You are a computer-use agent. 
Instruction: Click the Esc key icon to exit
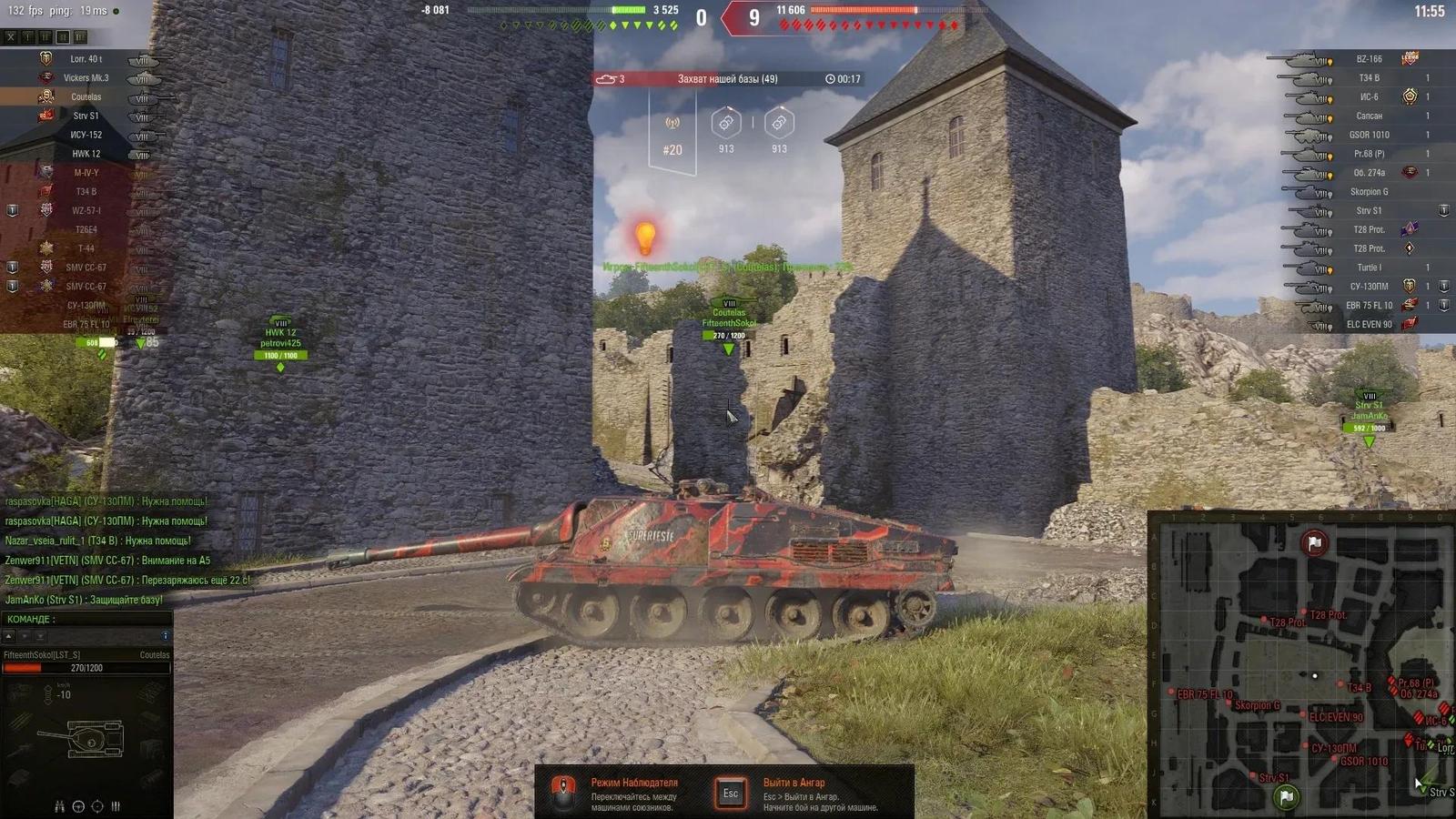click(x=729, y=791)
